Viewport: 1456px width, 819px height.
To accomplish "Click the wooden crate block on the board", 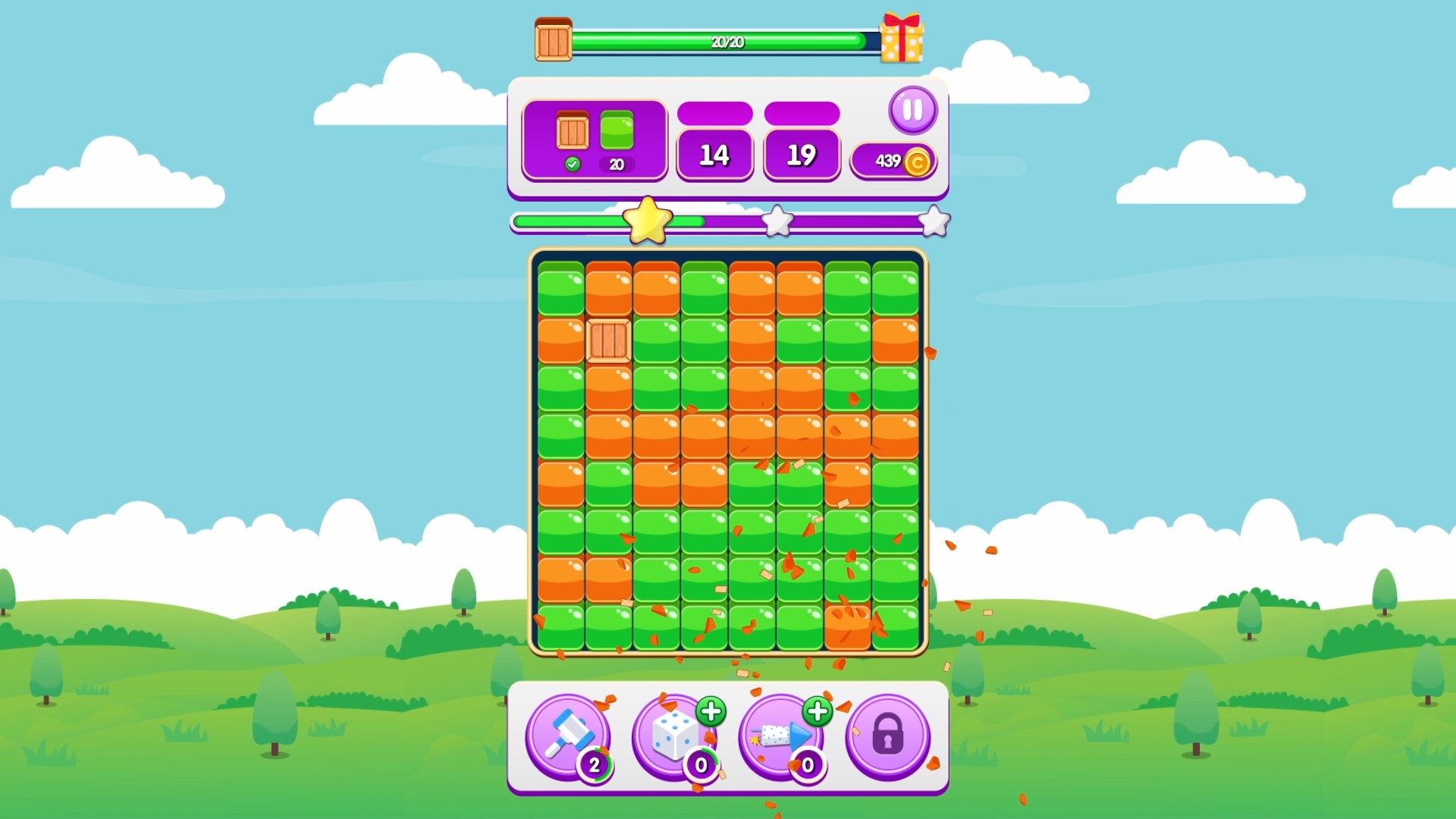I will pyautogui.click(x=608, y=341).
